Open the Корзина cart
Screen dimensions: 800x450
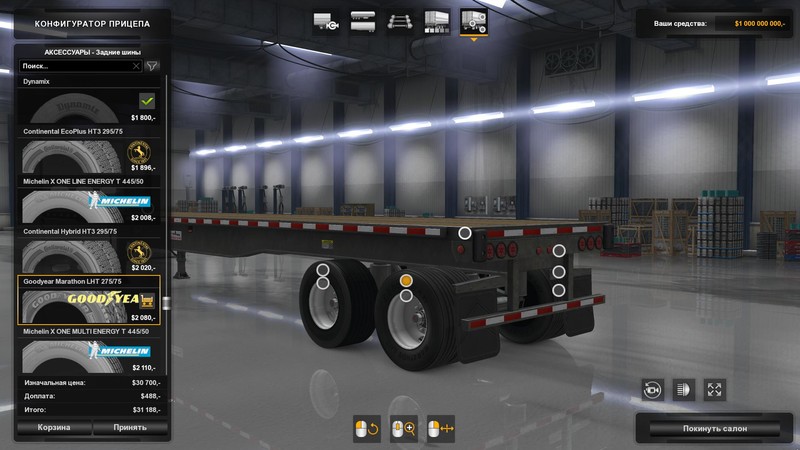pos(54,427)
